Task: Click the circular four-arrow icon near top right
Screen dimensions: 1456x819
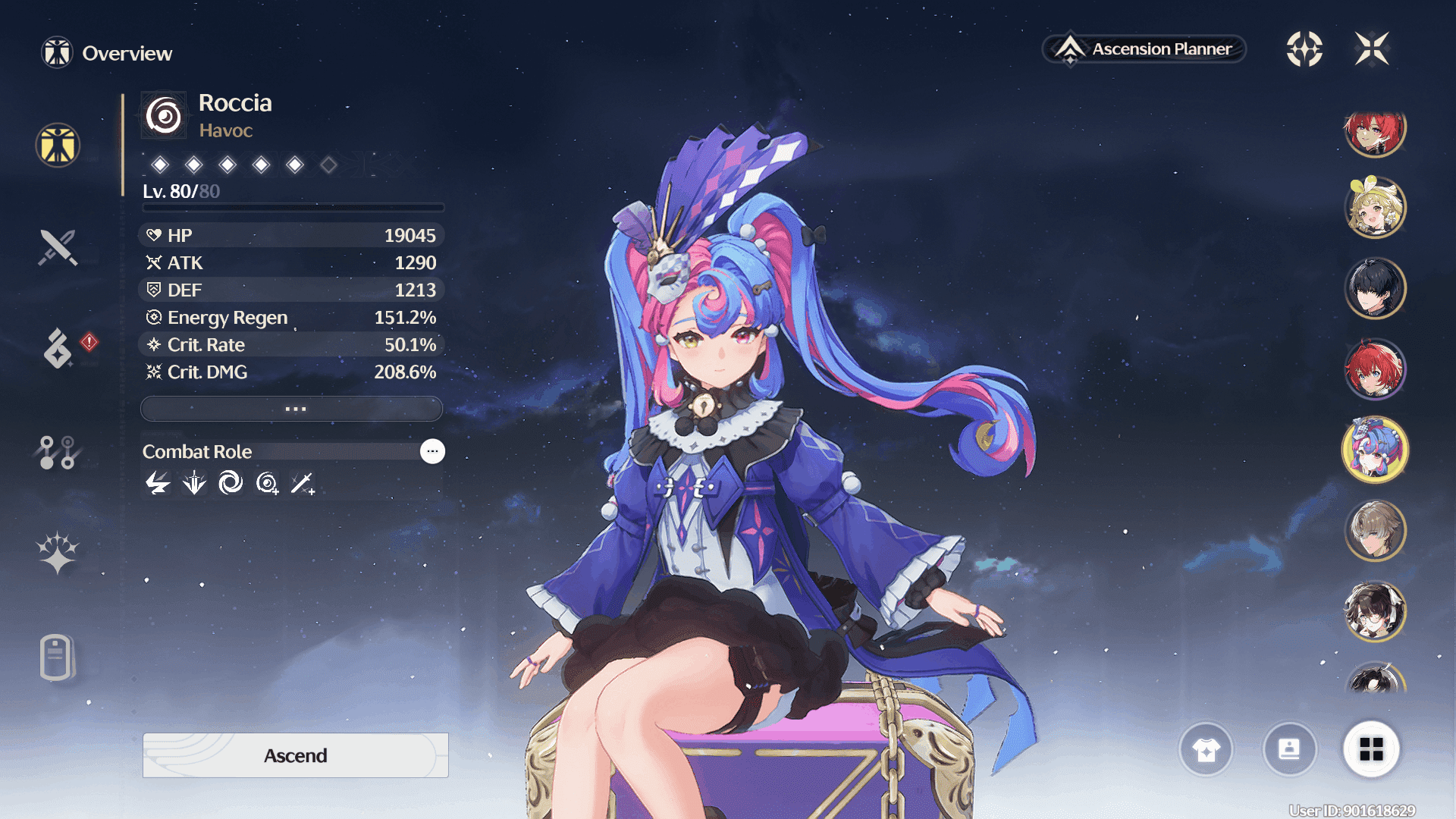Action: 1304,49
